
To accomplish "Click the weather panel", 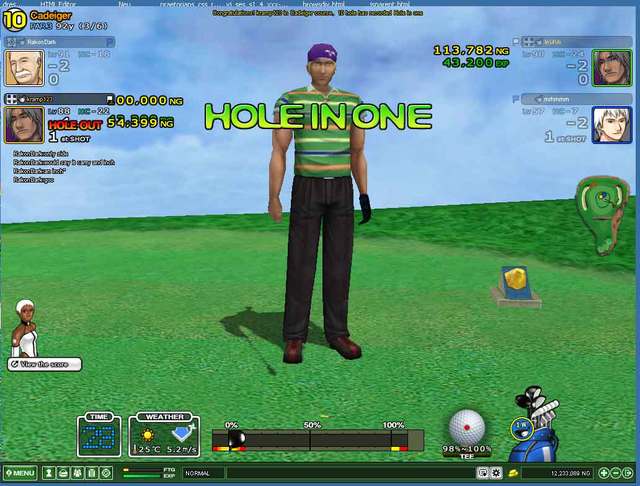I will (x=164, y=435).
